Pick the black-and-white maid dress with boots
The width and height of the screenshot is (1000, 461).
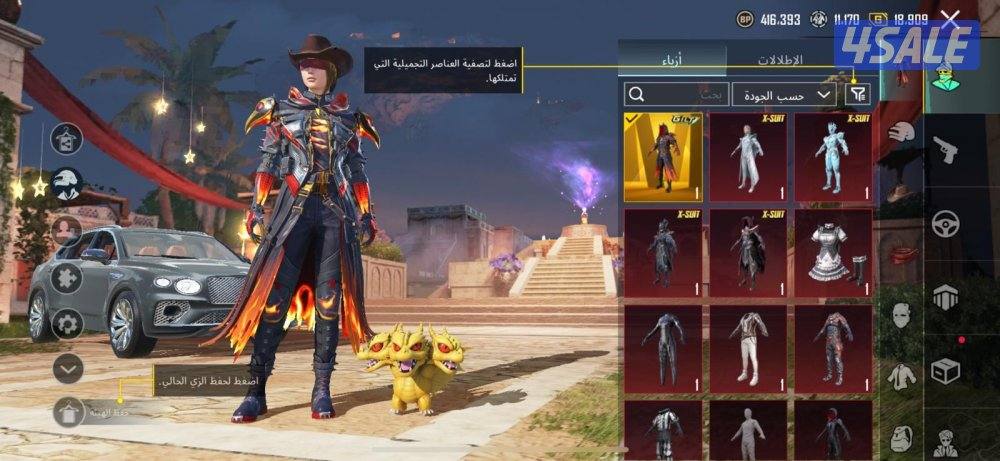point(833,252)
